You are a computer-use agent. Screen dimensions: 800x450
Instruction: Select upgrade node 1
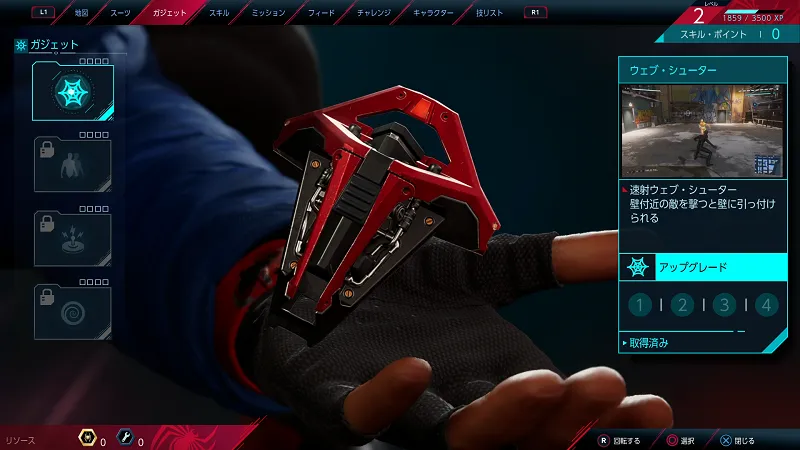click(640, 305)
